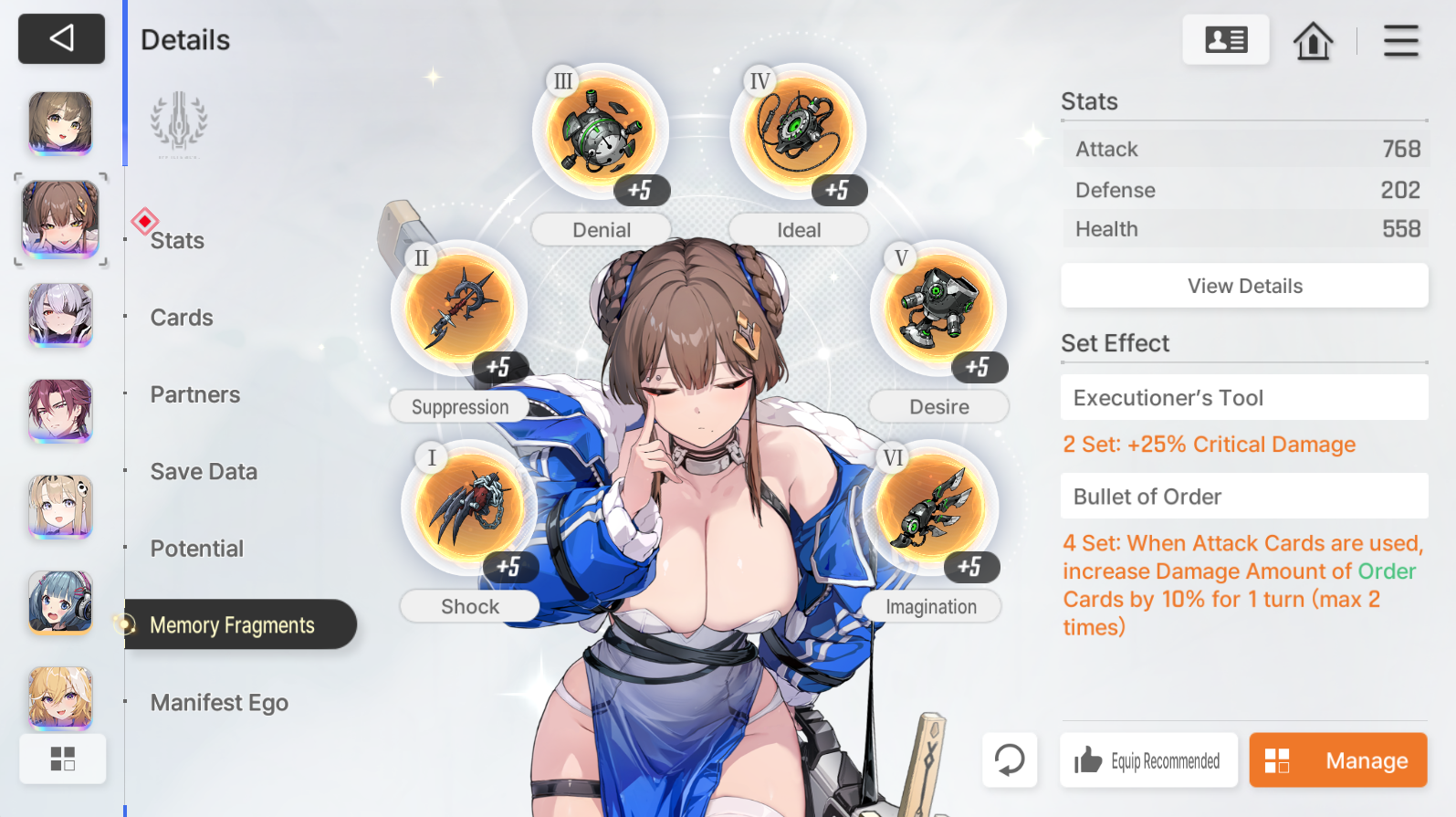1456x817 pixels.
Task: Select the Denial memory fragment slot
Action: (600, 132)
